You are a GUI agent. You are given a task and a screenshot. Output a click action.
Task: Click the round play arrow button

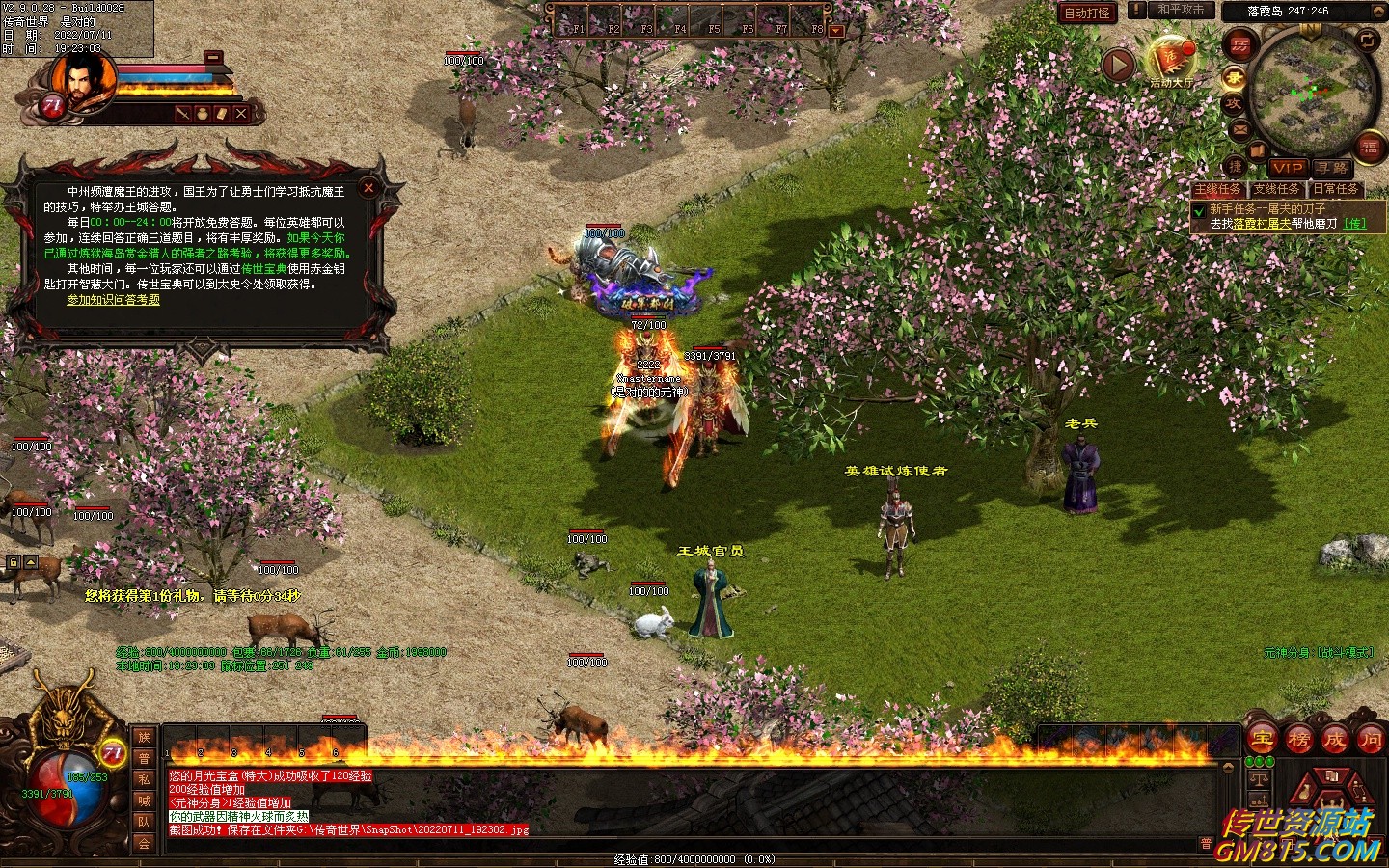pos(1118,65)
